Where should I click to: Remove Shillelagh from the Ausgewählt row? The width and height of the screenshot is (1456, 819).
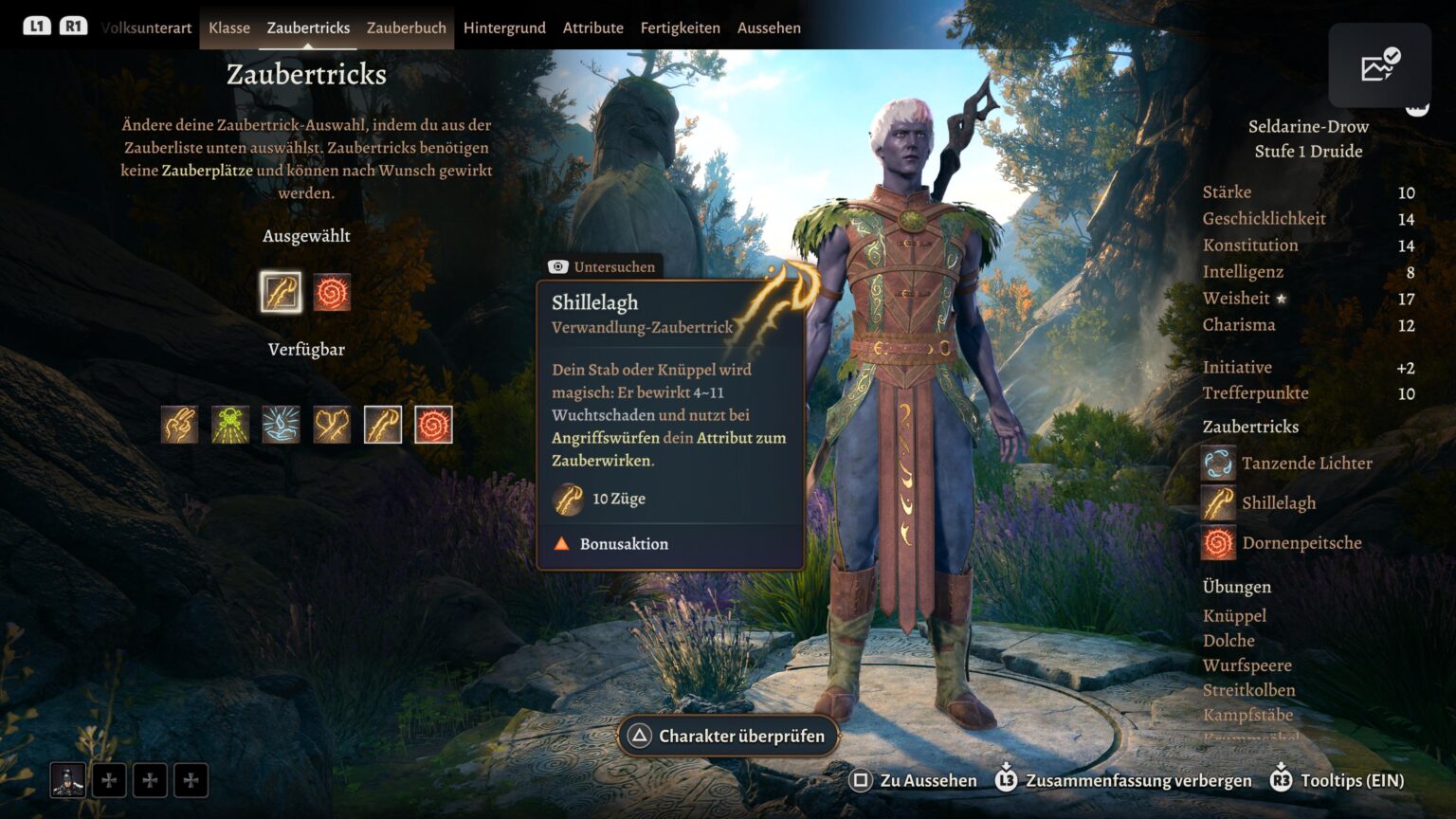[x=281, y=292]
